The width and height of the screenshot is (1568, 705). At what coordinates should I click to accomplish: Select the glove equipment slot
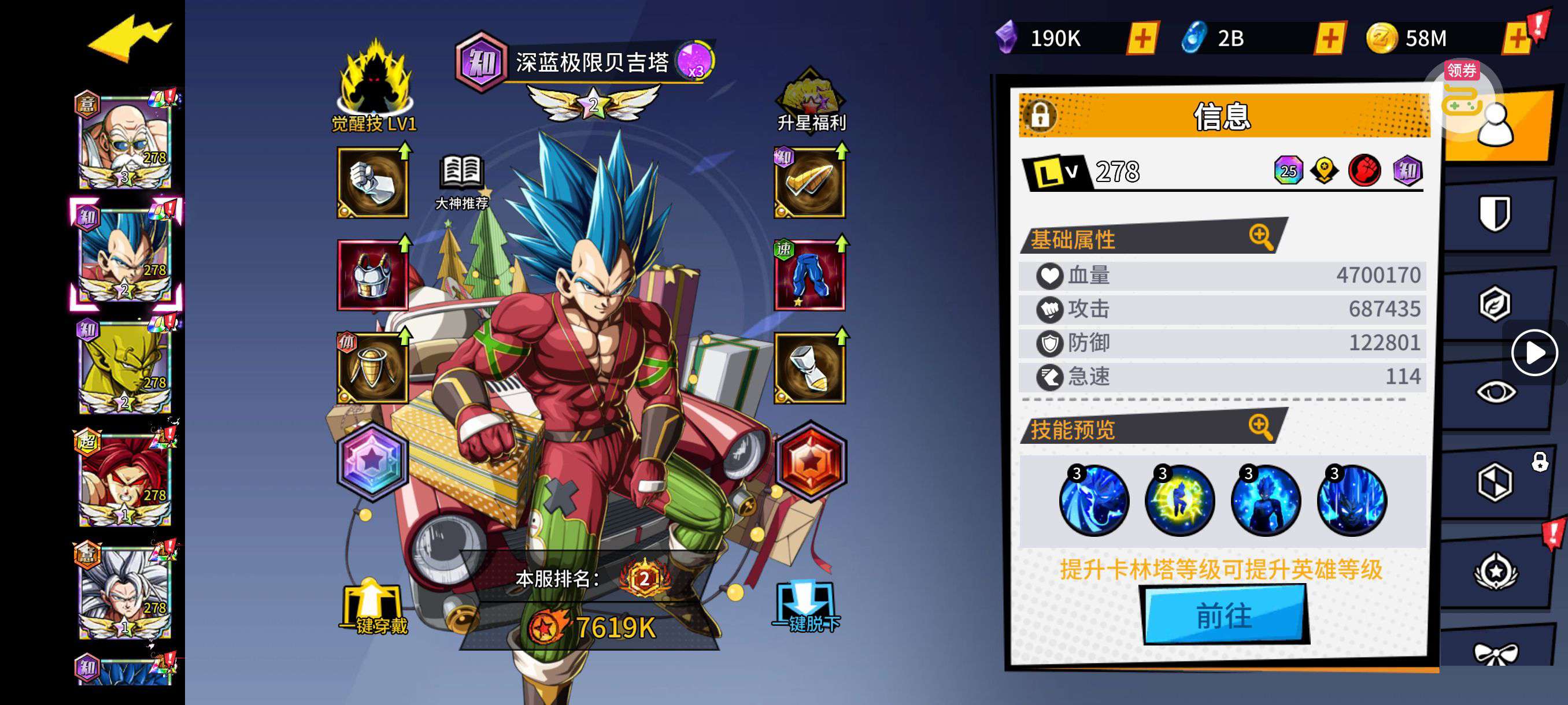(372, 183)
